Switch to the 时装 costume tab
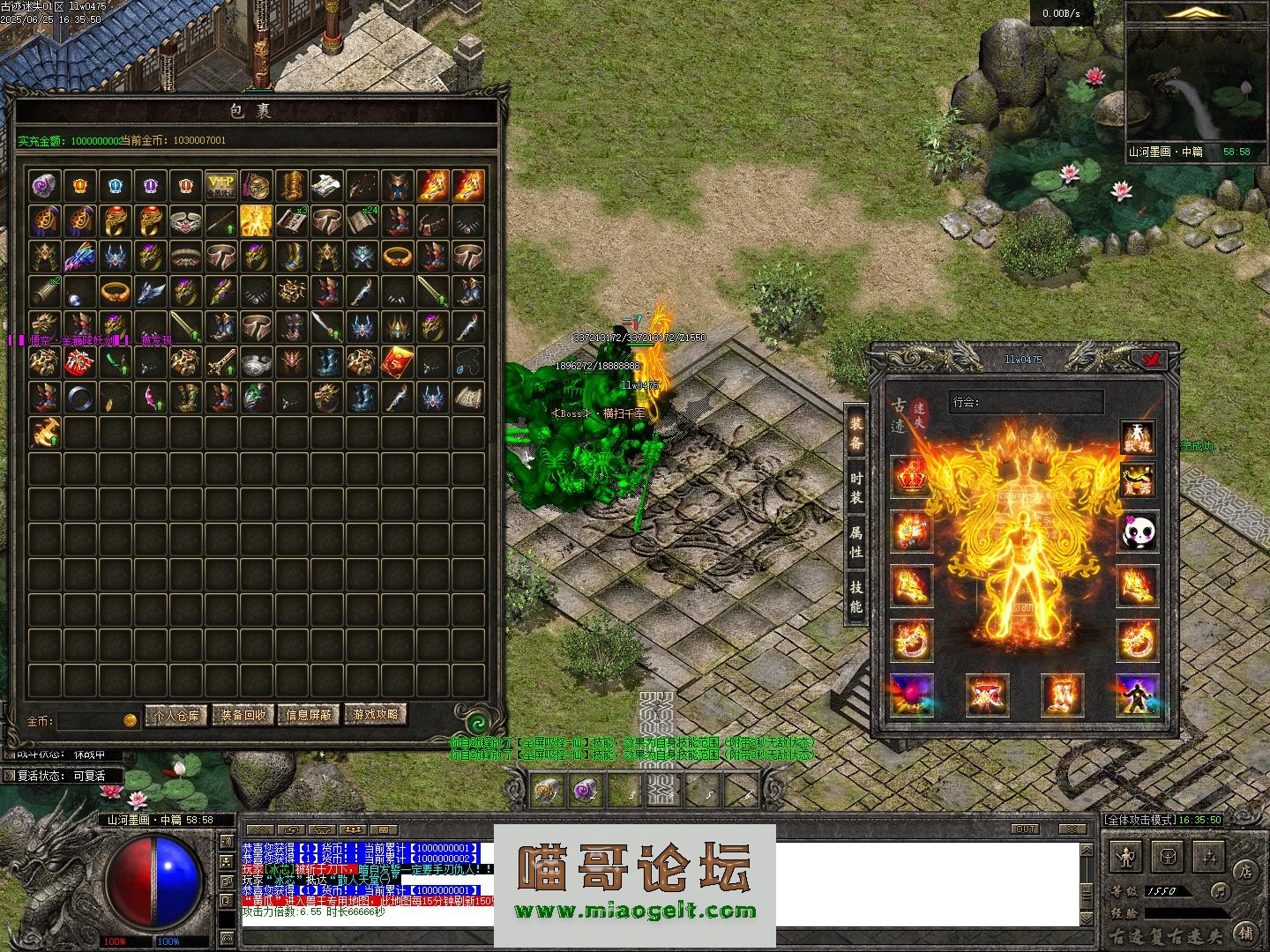Screen dimensions: 1270x952 click(x=855, y=487)
